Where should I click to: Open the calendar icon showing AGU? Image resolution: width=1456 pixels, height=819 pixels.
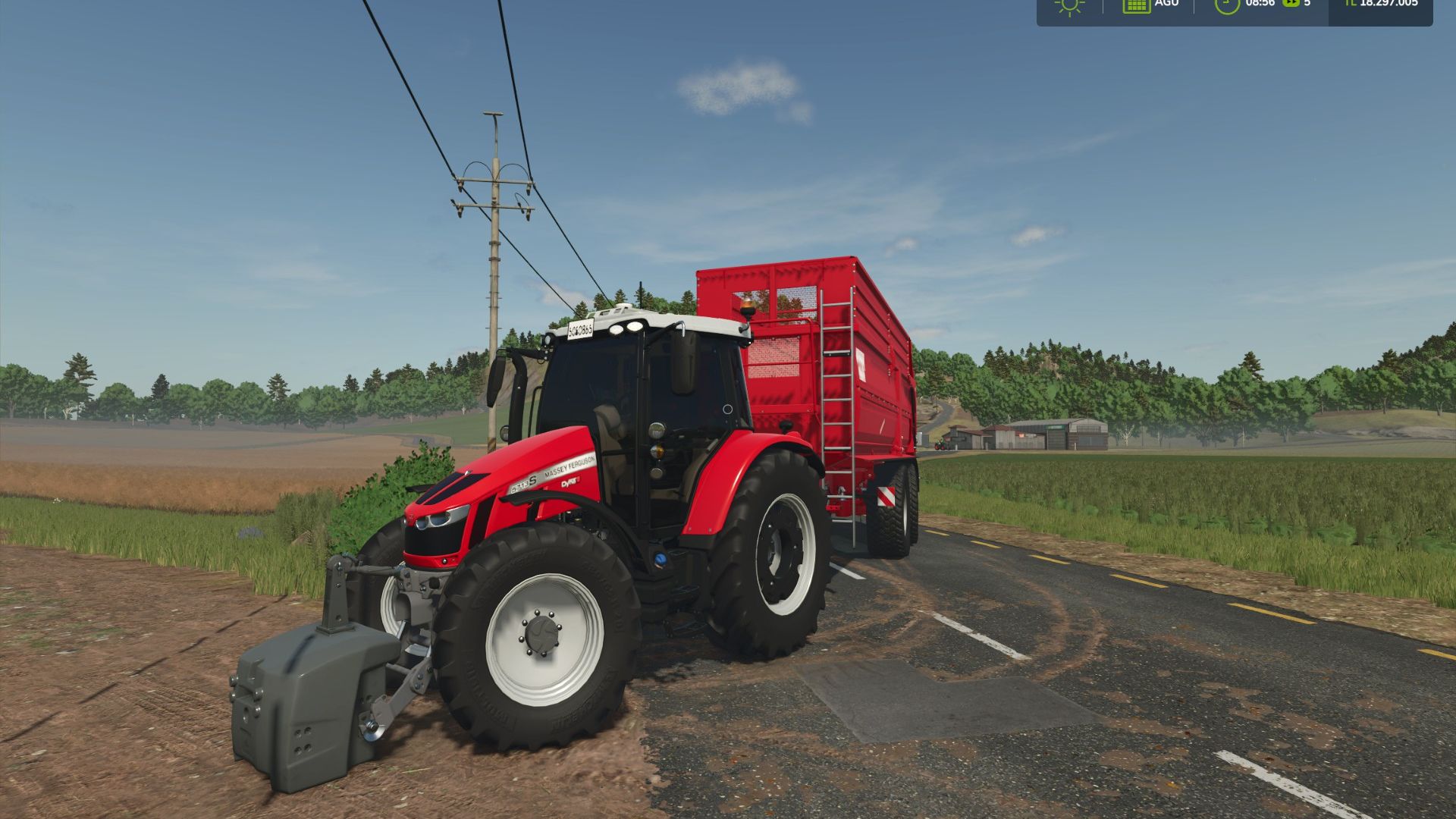tap(1136, 6)
